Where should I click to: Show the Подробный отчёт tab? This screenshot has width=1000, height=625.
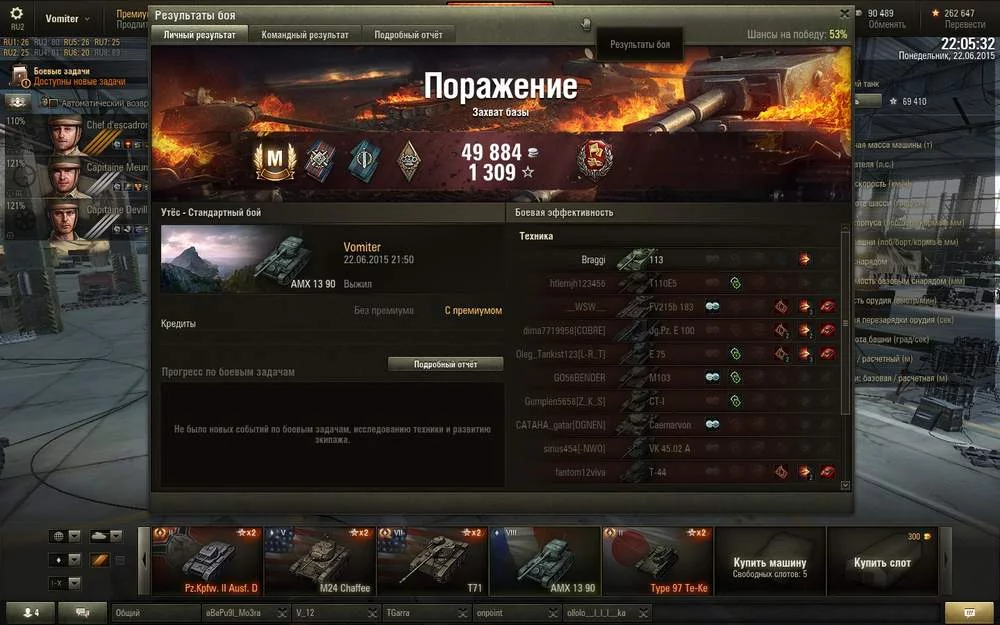tap(408, 35)
